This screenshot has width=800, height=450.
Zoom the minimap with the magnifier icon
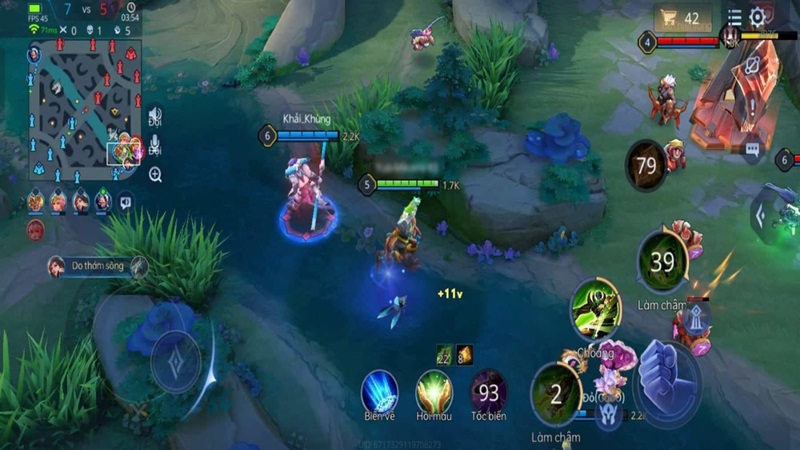(x=155, y=175)
